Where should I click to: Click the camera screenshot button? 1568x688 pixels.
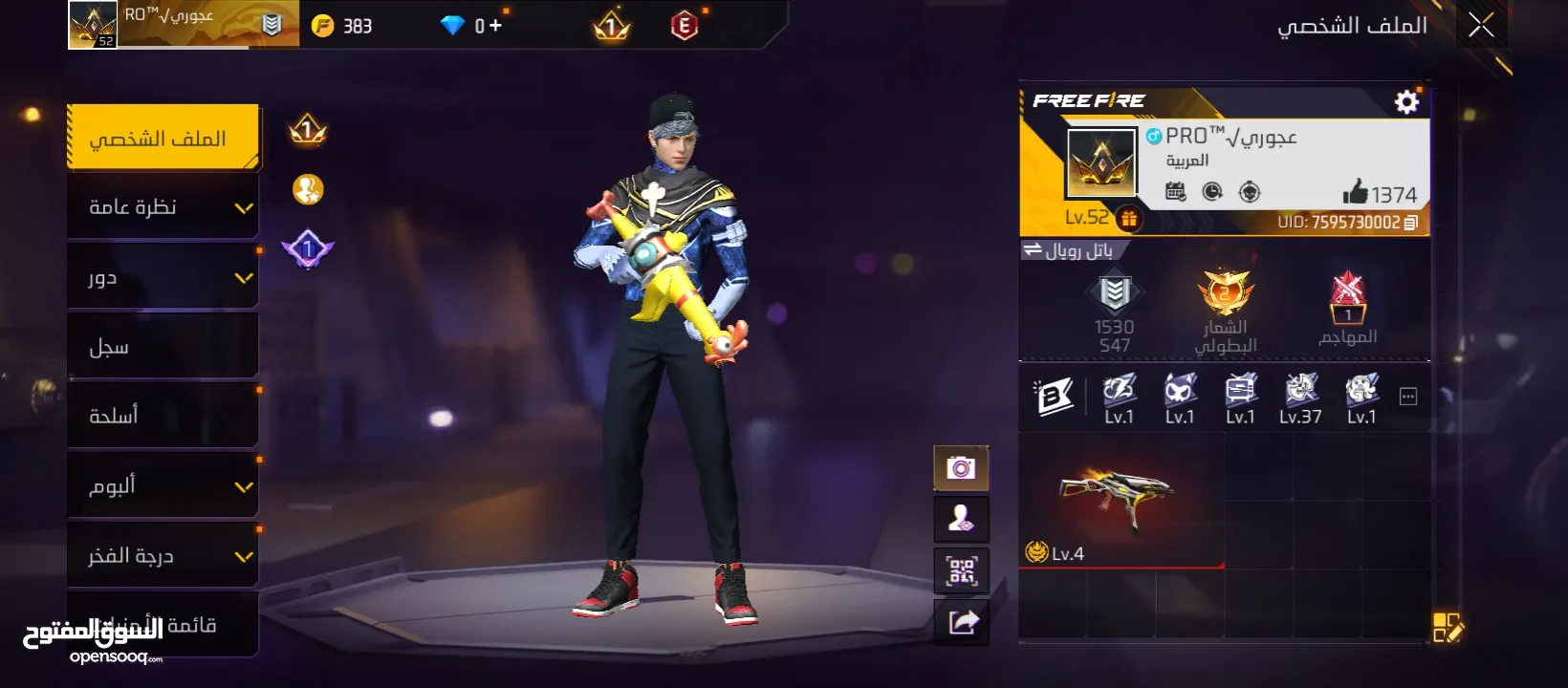[961, 468]
